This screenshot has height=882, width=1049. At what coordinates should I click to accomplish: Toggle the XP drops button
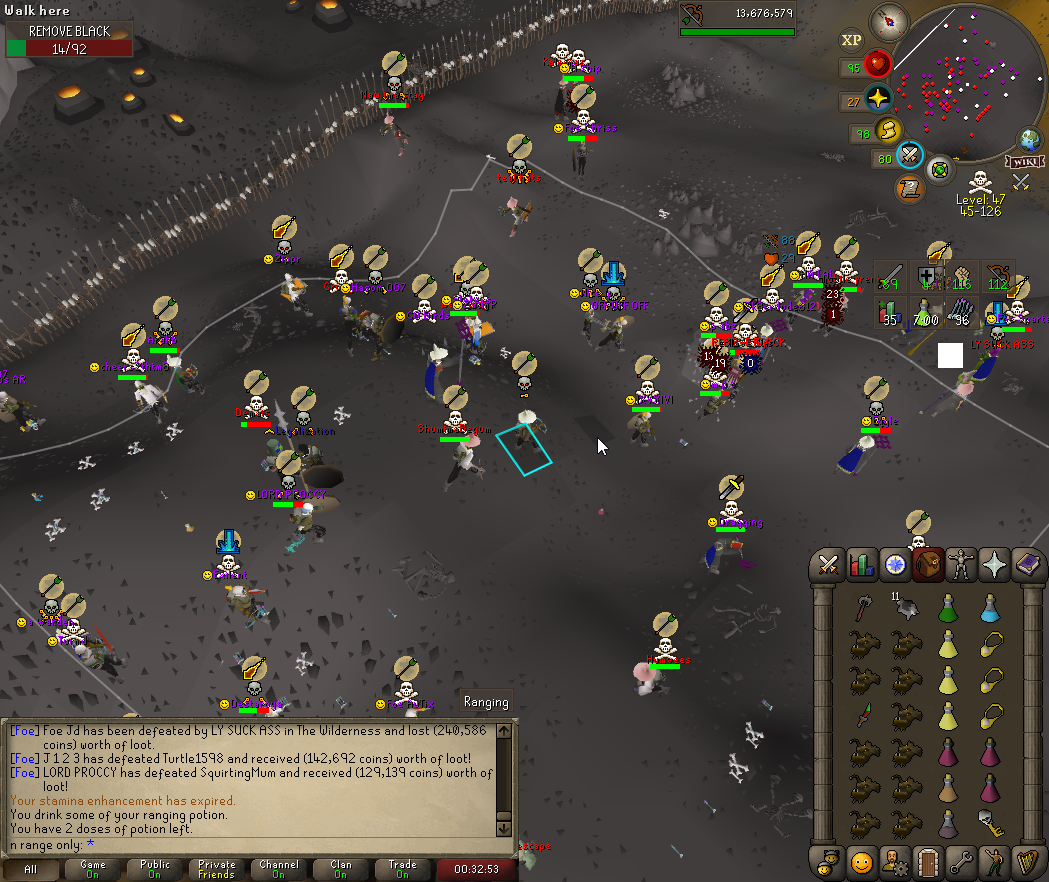coord(852,40)
